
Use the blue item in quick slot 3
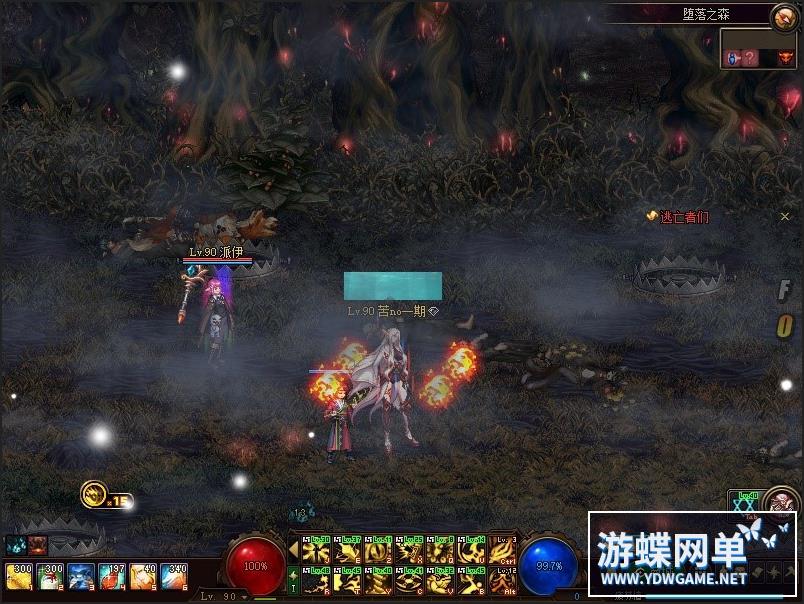(x=80, y=576)
